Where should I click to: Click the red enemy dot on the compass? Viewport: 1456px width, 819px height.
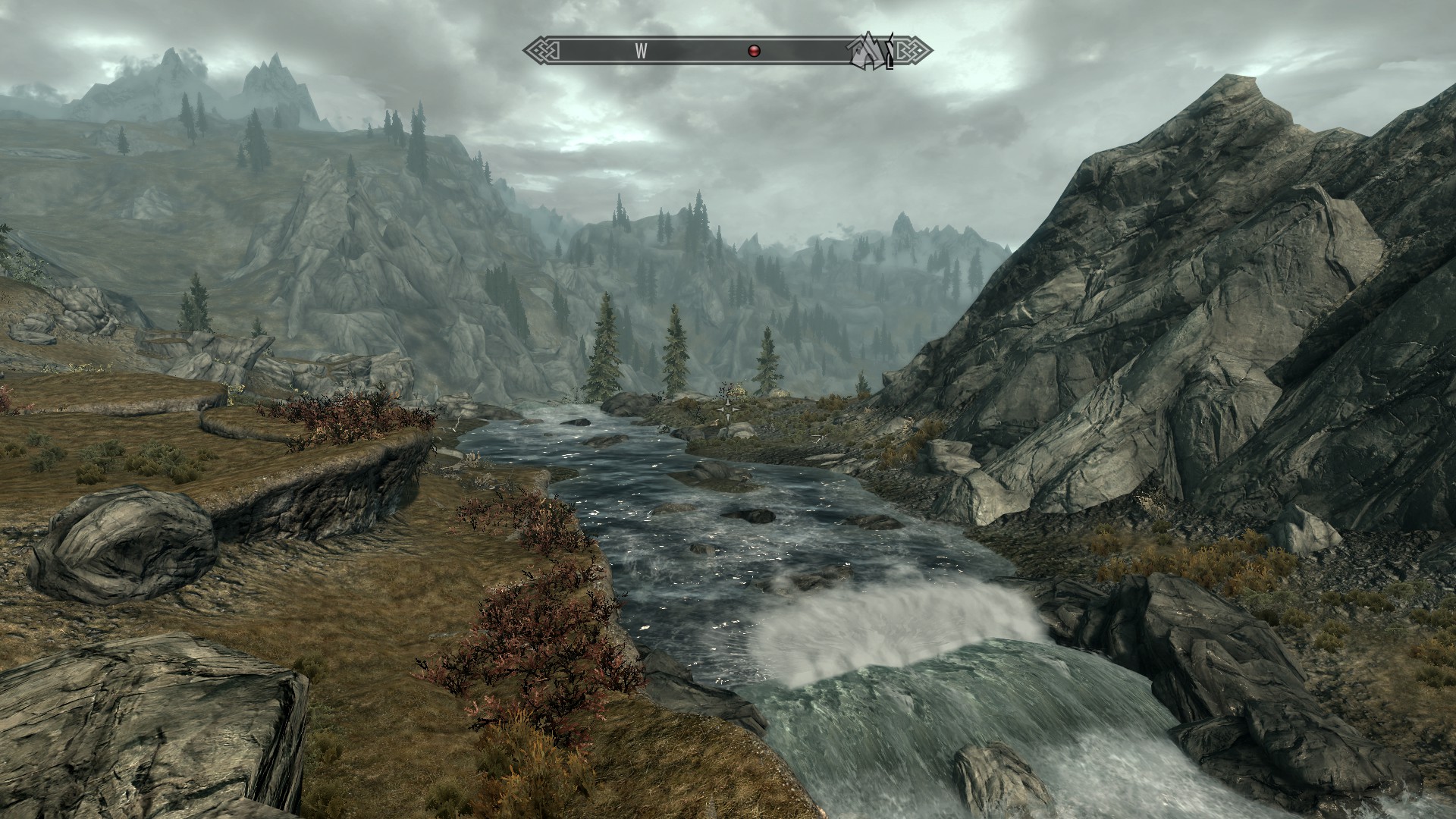(754, 51)
